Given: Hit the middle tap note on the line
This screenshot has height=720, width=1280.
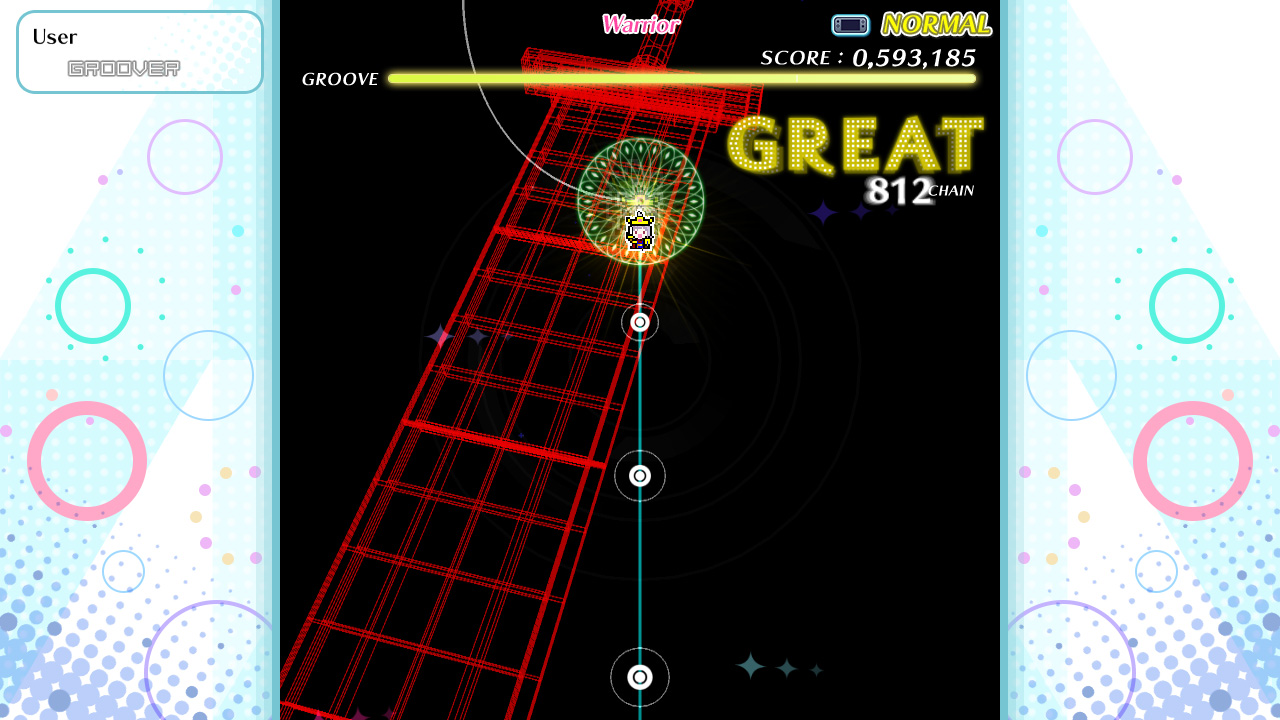Looking at the screenshot, I should tap(639, 477).
